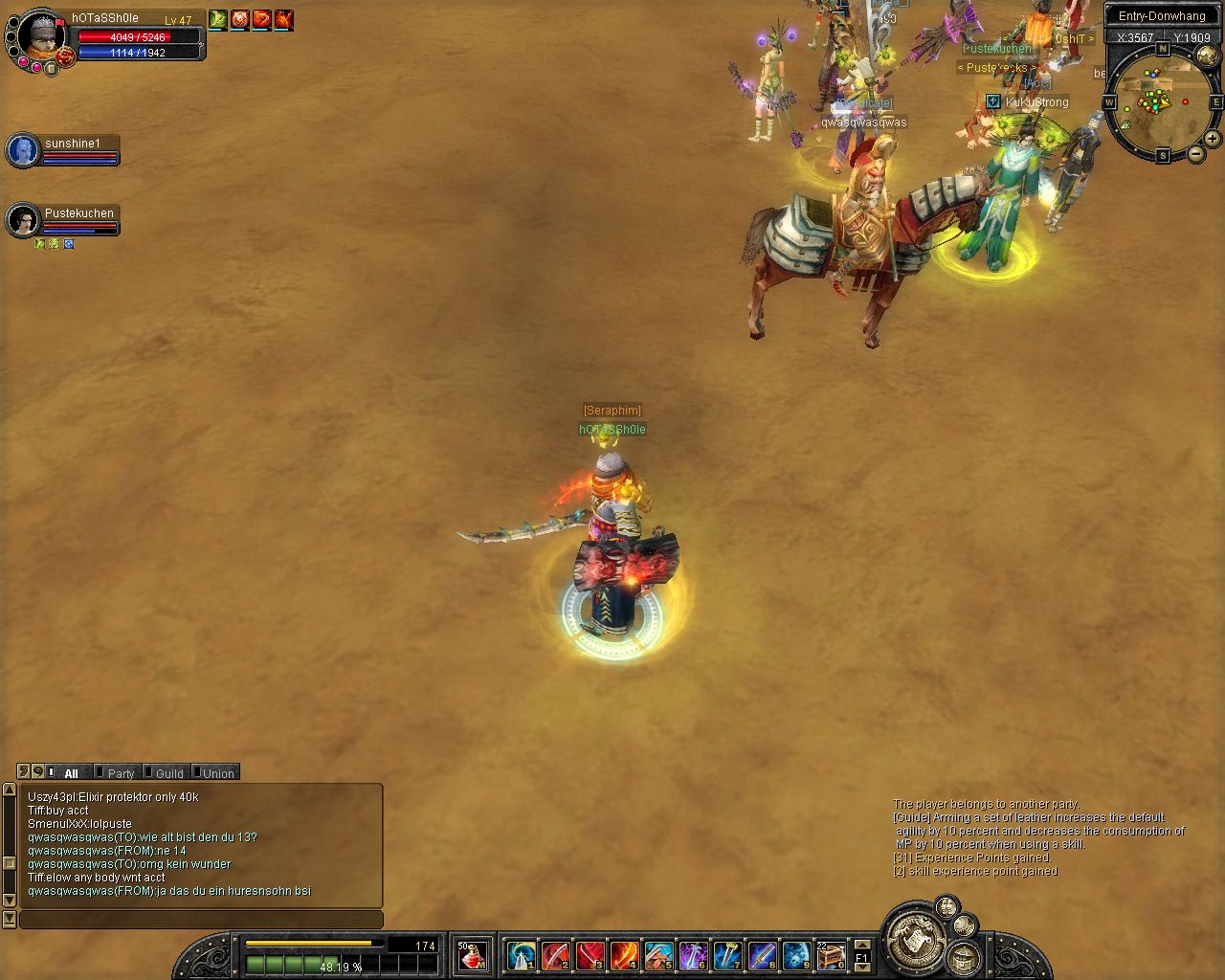Select party member Pustekuchen's portrait
Image resolution: width=1225 pixels, height=980 pixels.
(x=23, y=220)
